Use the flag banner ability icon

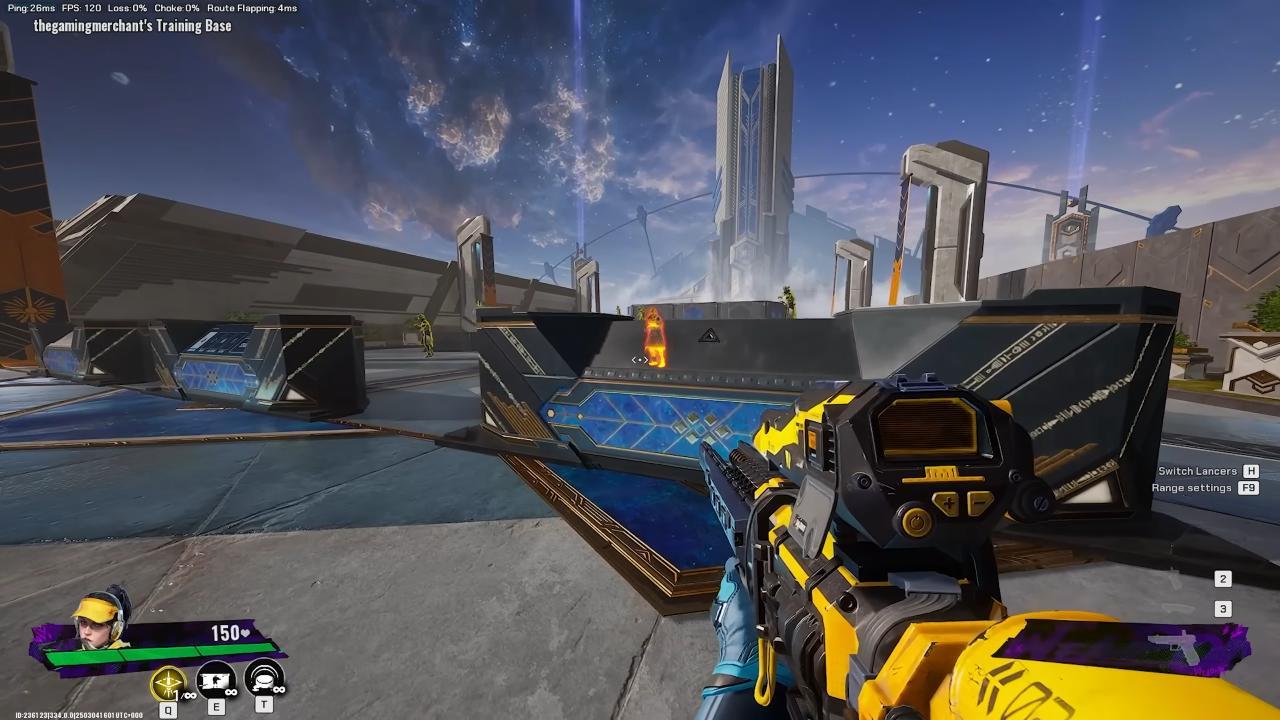point(216,683)
